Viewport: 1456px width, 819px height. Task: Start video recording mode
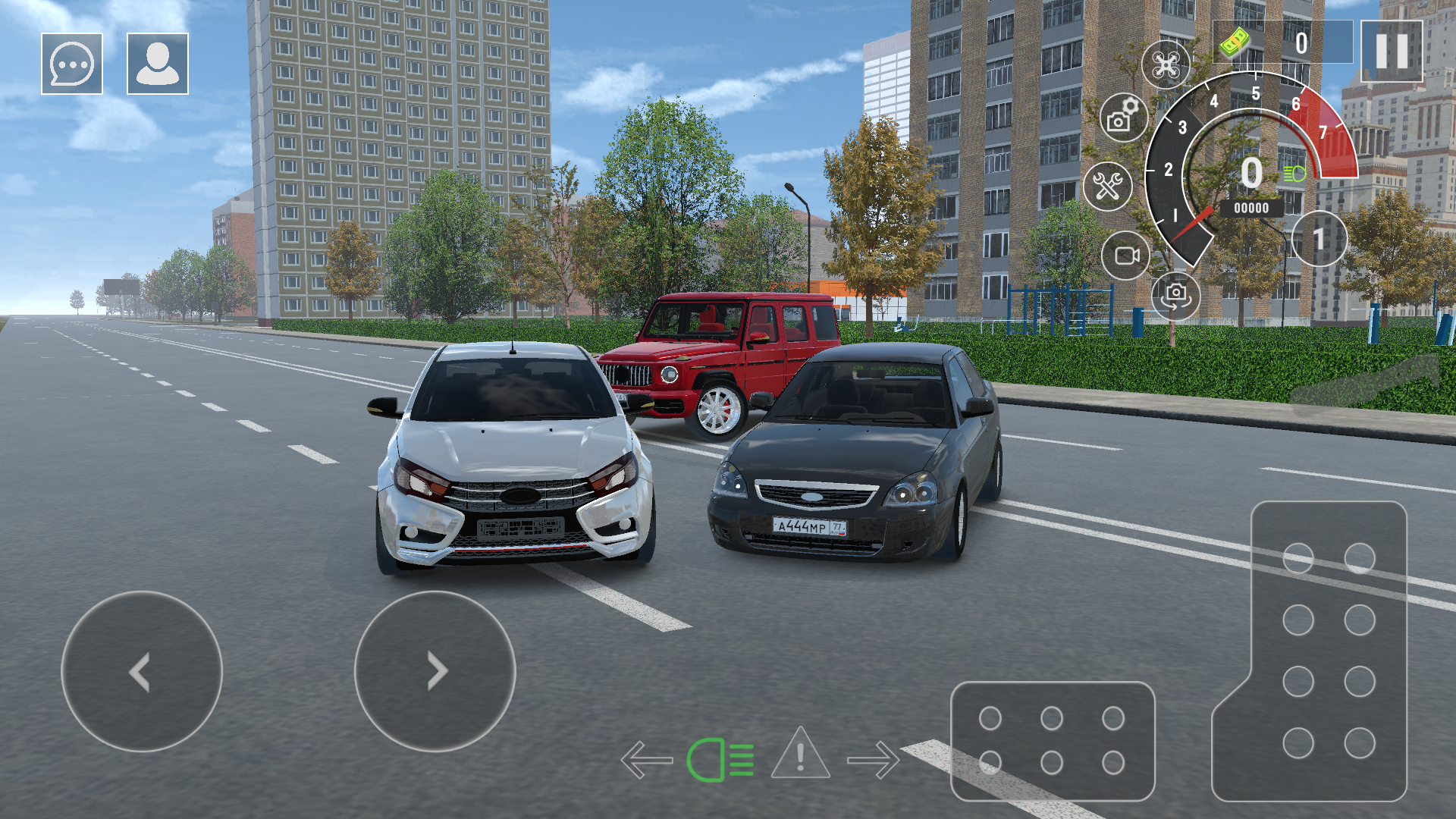(x=1127, y=254)
